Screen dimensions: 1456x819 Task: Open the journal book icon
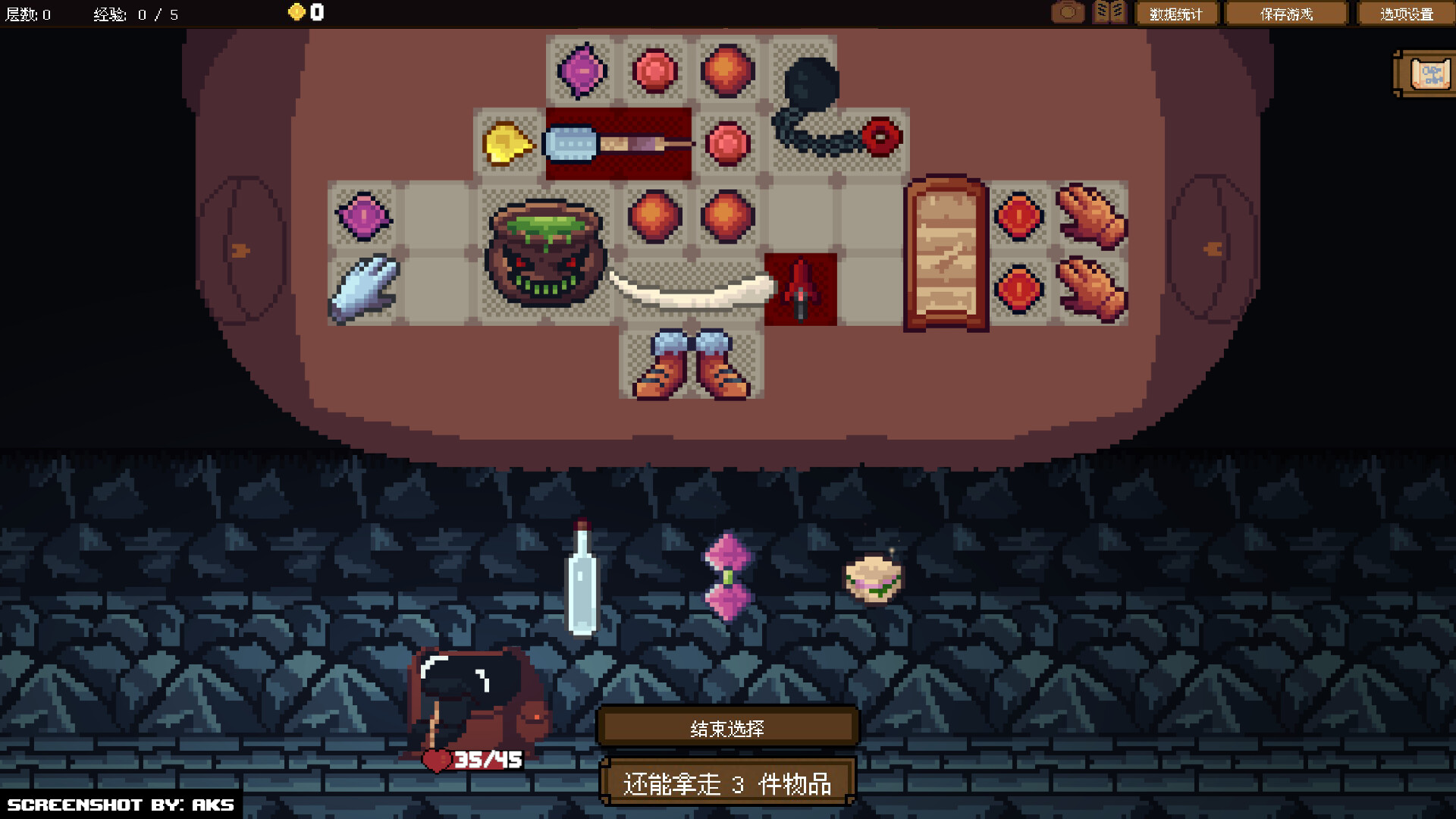(1109, 12)
